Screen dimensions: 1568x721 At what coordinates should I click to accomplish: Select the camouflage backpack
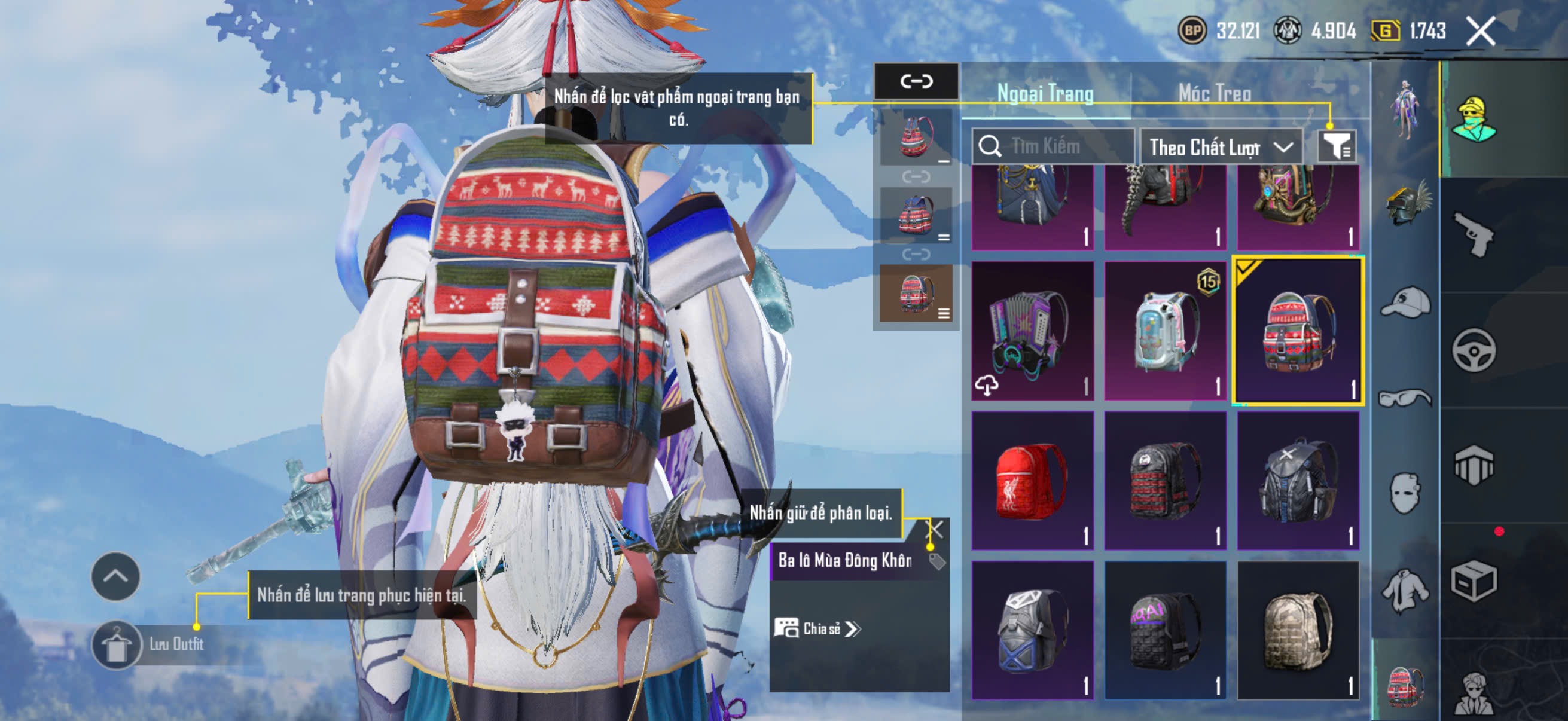(1298, 630)
